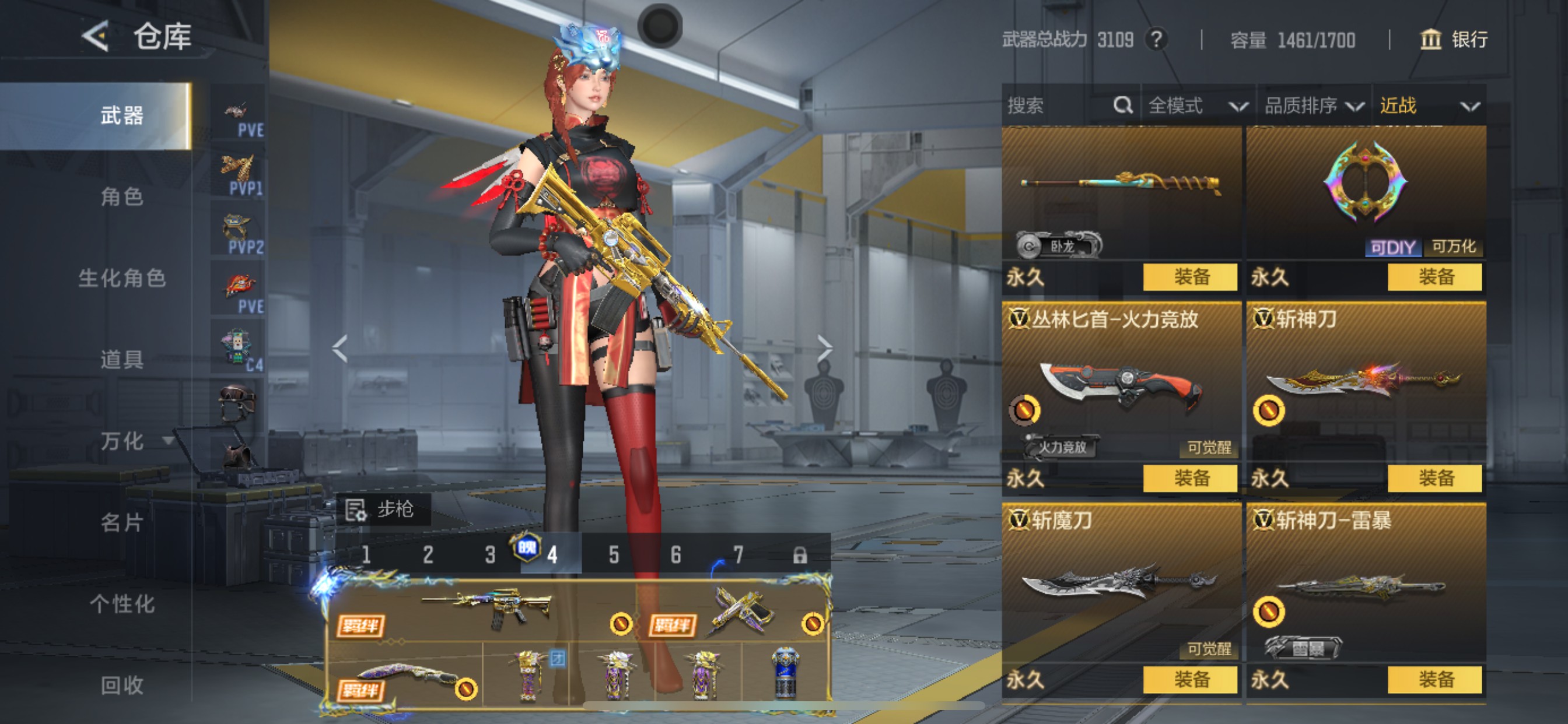Show weapon power help question mark

[x=1156, y=40]
